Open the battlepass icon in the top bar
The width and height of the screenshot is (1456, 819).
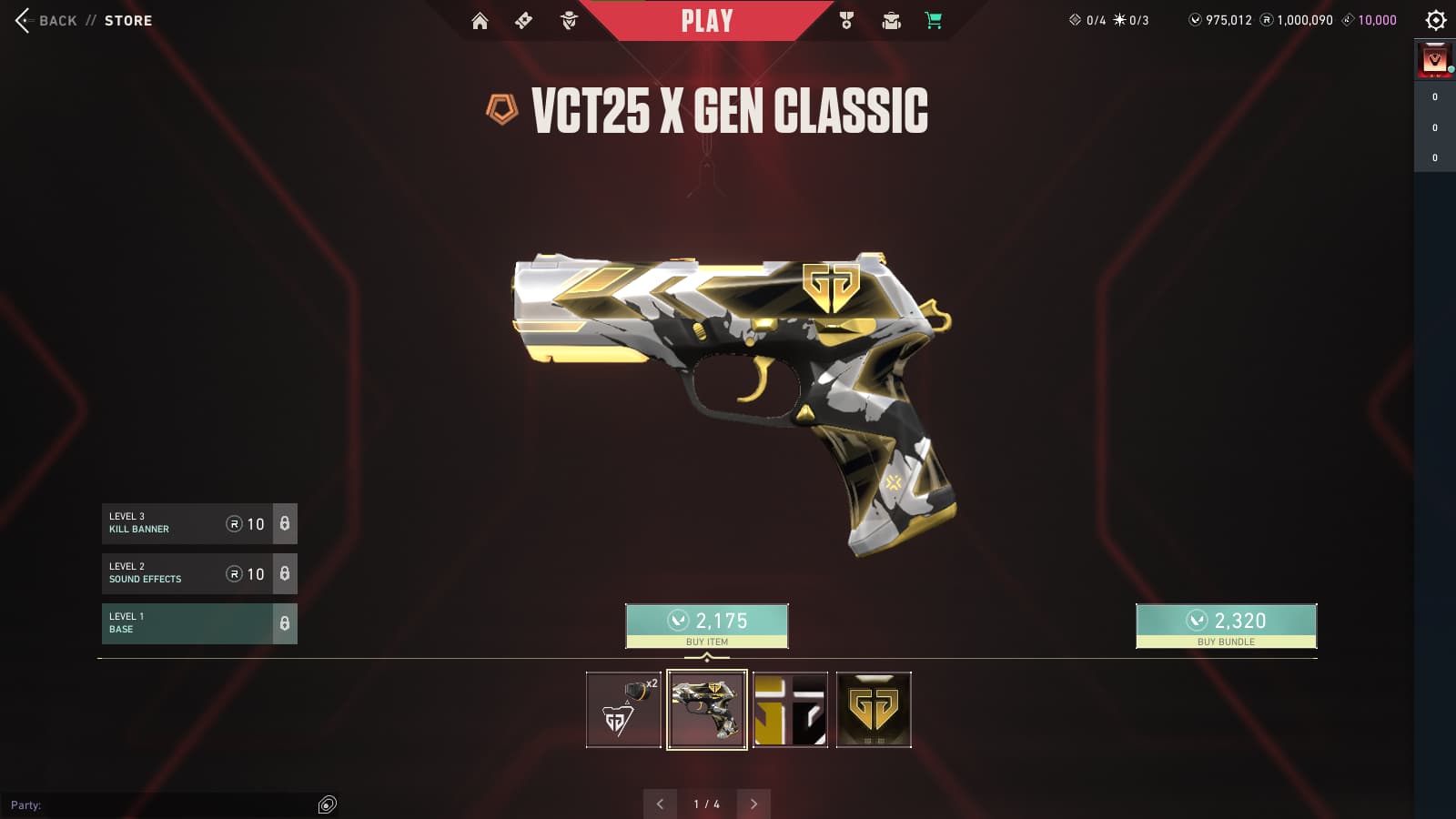pyautogui.click(x=523, y=21)
